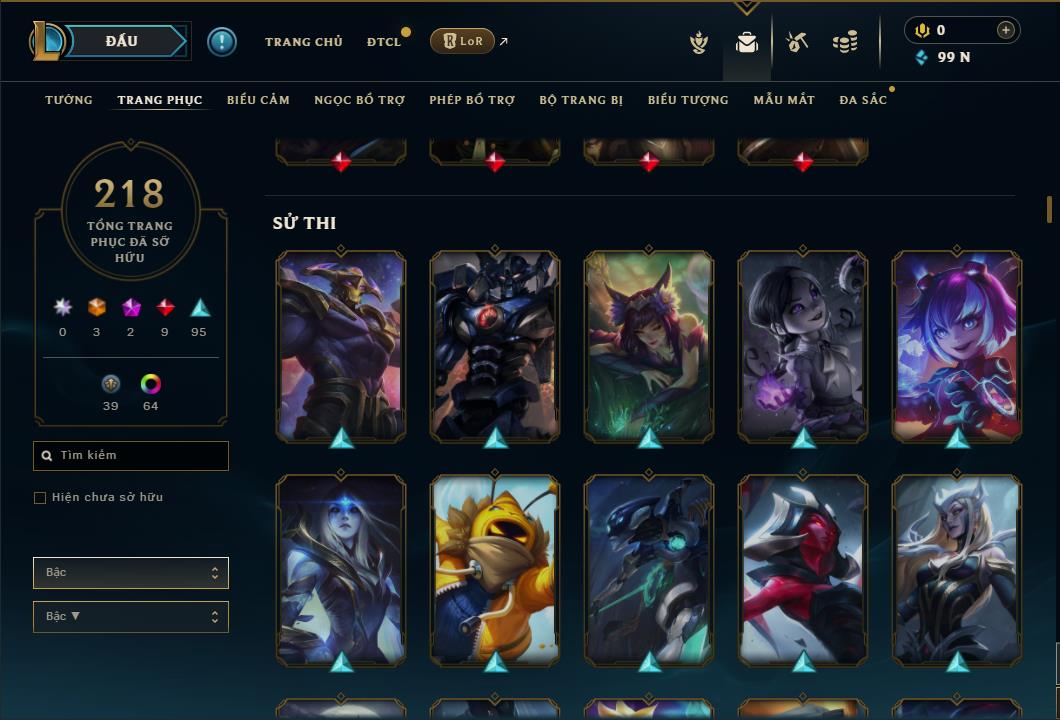
Task: Toggle the Hiện chưa sở hữu checkbox
Action: coord(40,498)
